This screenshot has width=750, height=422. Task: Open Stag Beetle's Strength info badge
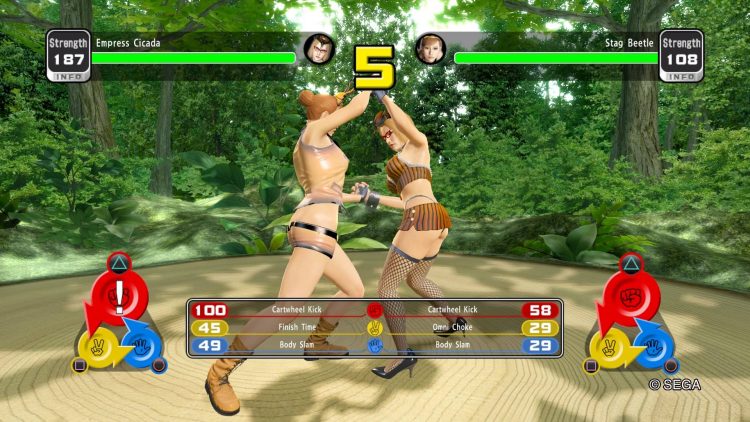(682, 56)
